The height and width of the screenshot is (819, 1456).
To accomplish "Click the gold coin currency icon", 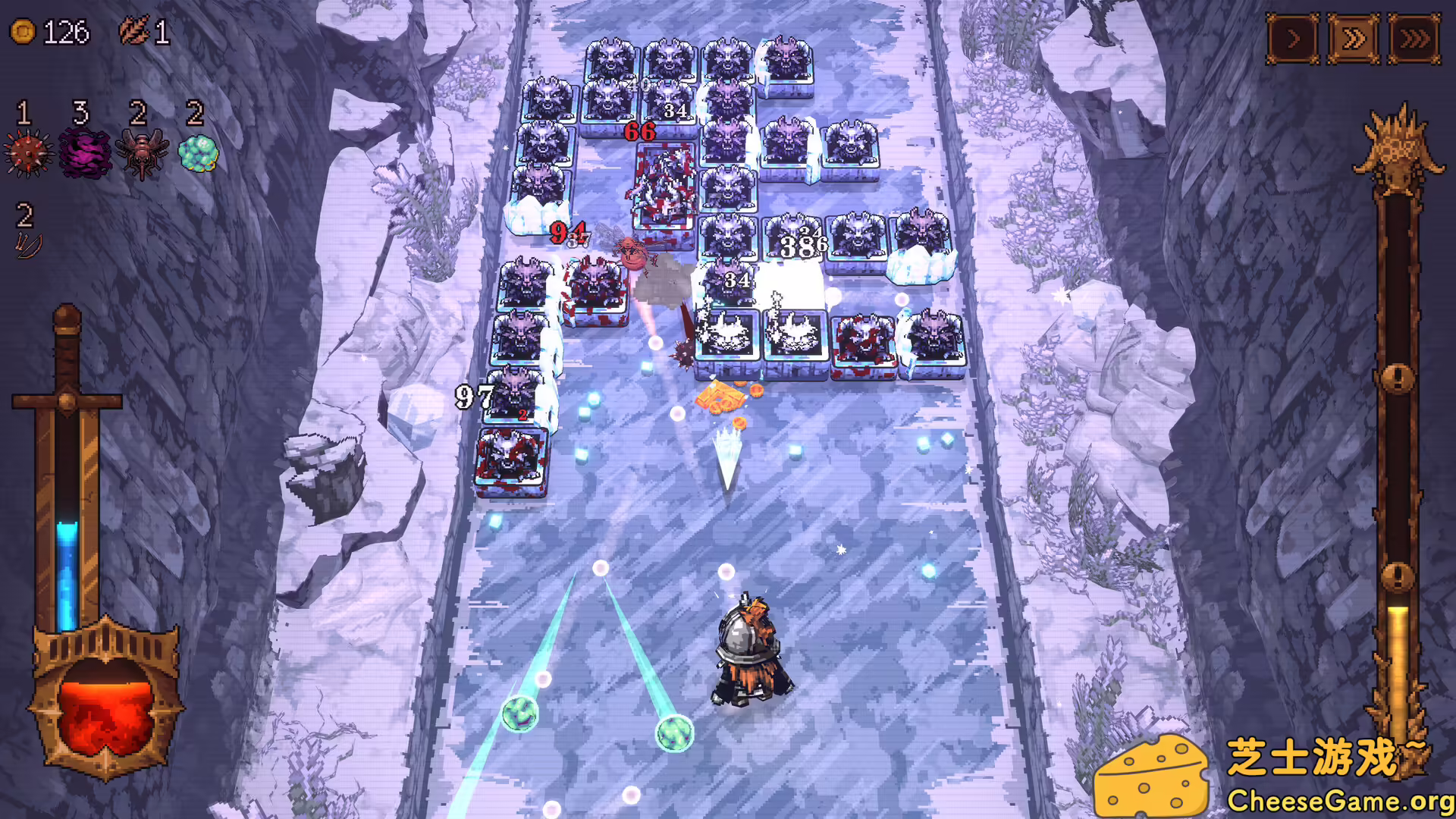I will (21, 33).
